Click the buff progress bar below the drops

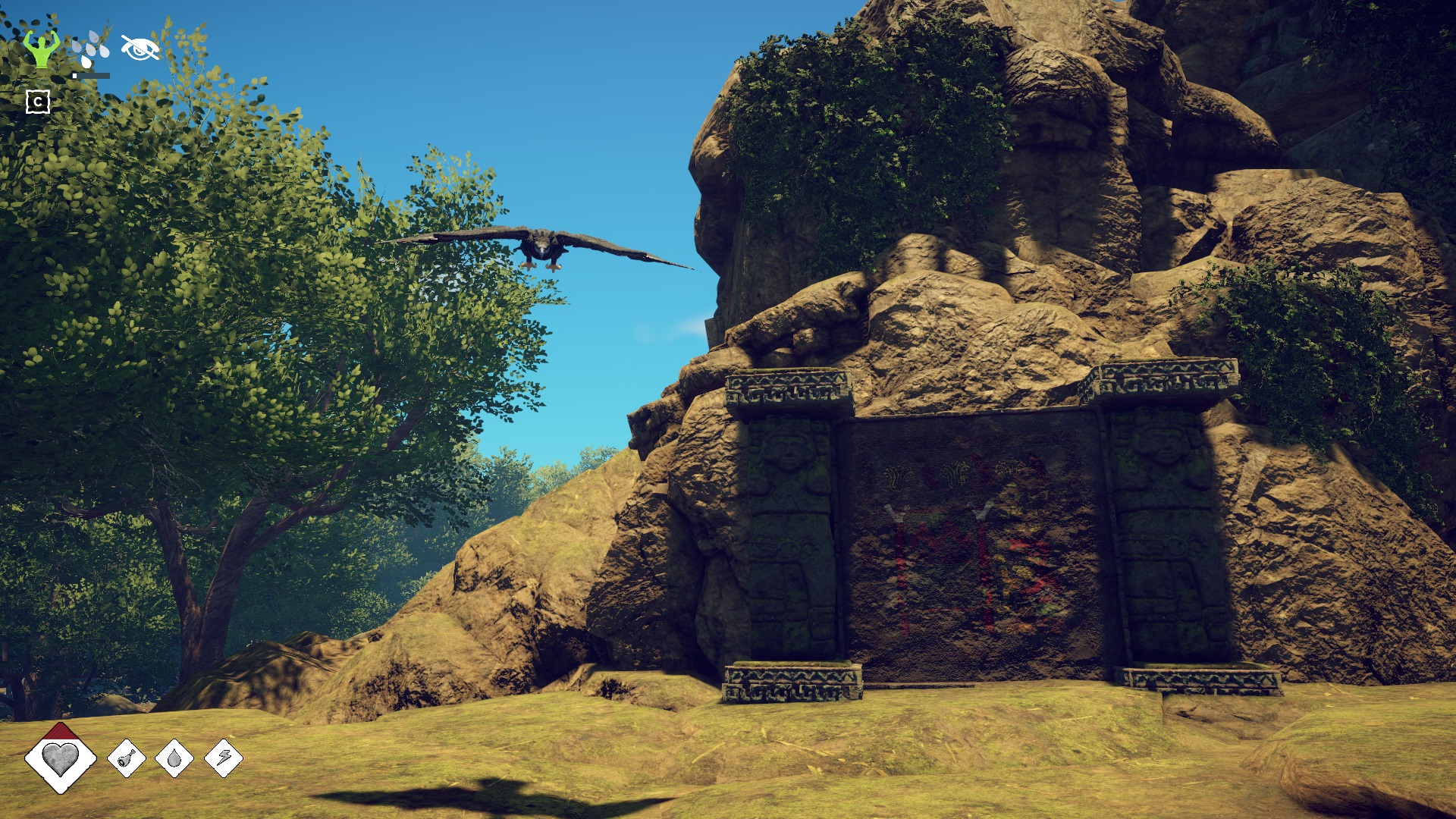[91, 76]
